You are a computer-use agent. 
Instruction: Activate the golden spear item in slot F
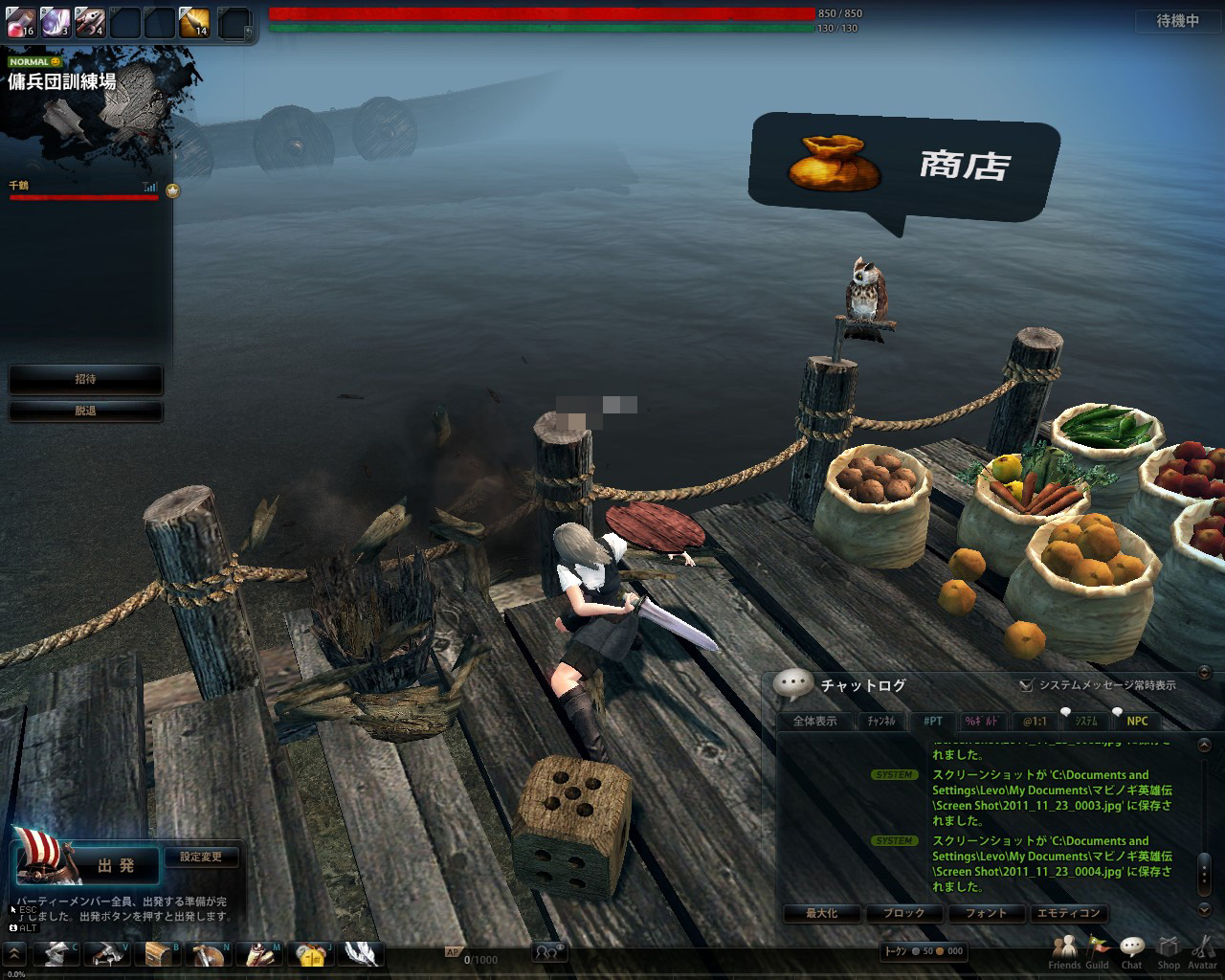[194, 21]
